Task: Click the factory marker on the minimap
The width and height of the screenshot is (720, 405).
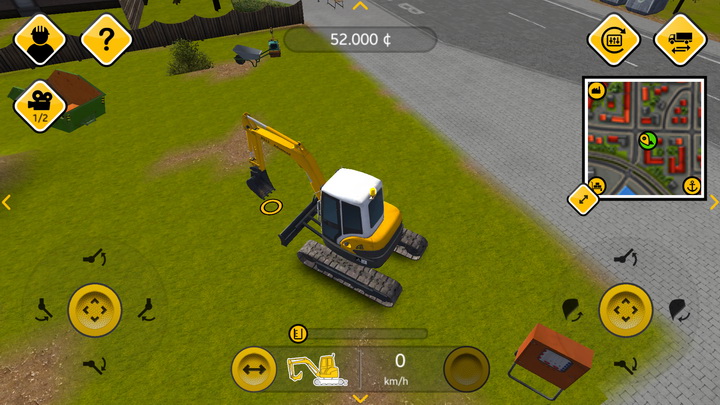Action: pos(597,91)
